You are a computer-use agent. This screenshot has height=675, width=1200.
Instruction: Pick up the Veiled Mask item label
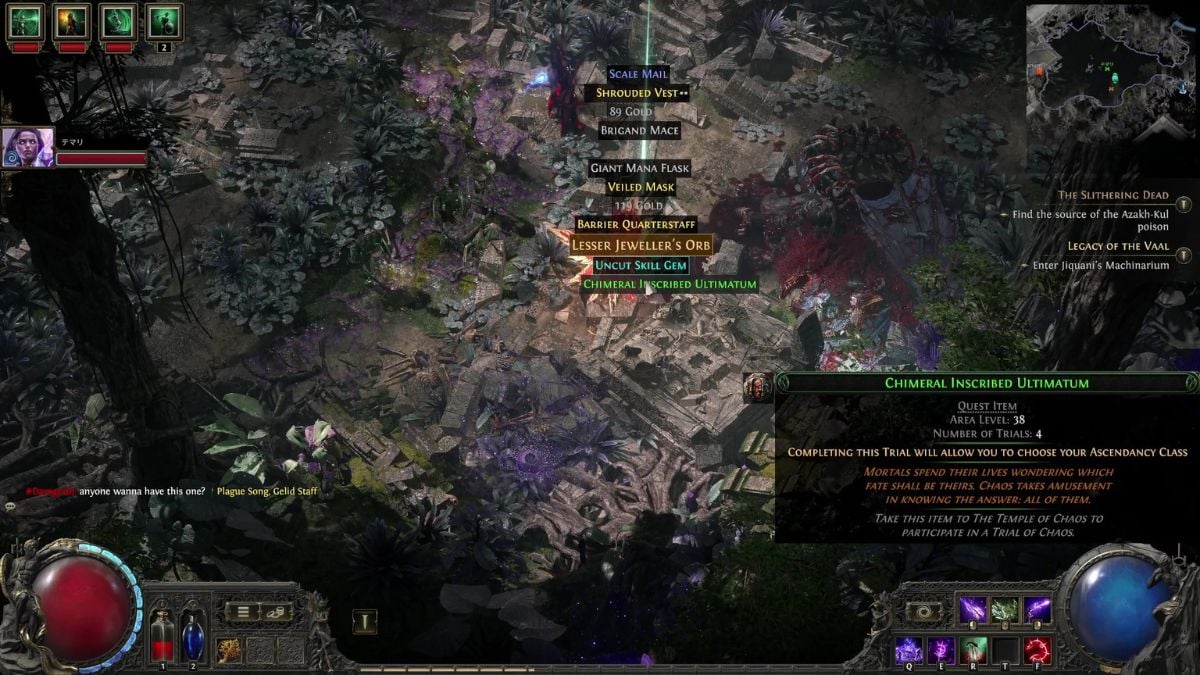(x=641, y=187)
